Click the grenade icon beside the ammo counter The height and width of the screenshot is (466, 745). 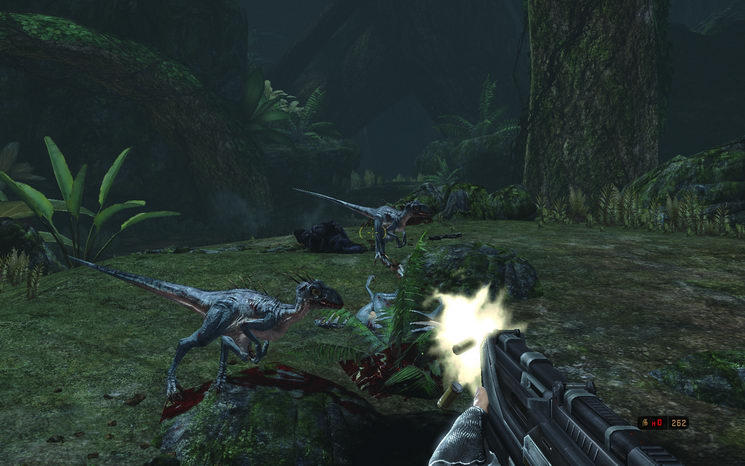click(x=645, y=423)
